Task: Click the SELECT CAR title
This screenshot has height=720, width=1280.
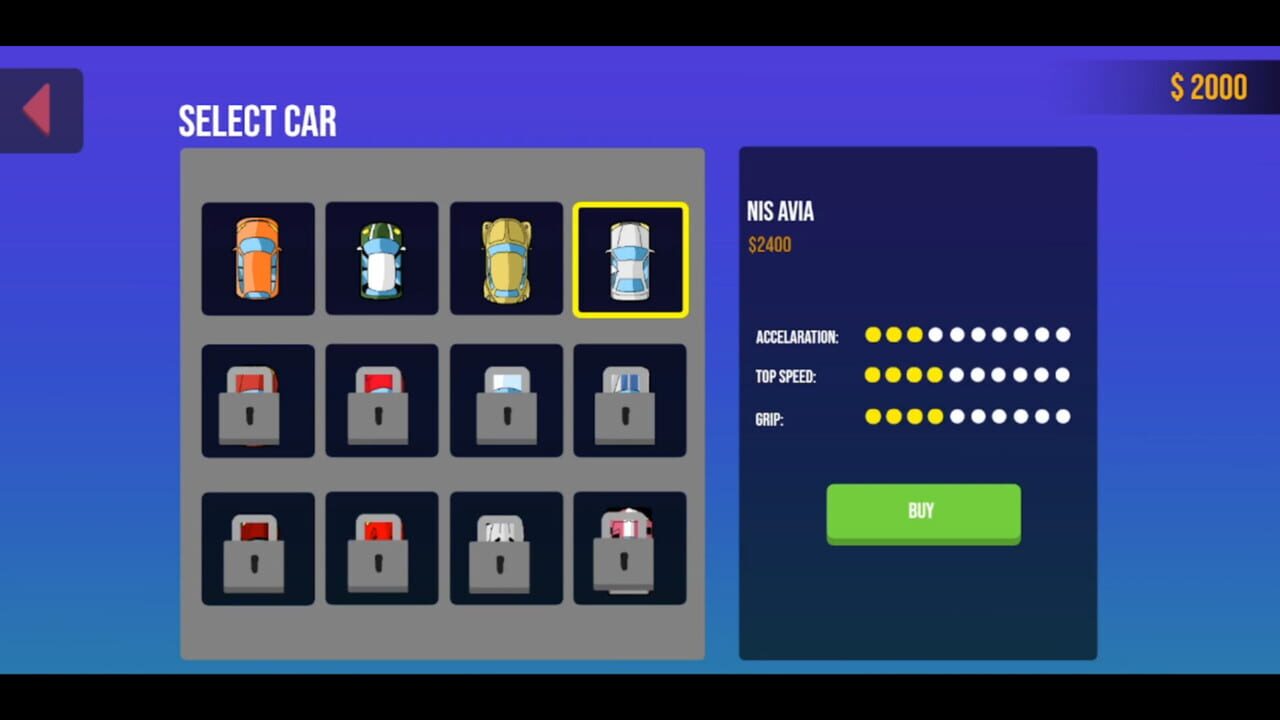Action: [x=257, y=121]
